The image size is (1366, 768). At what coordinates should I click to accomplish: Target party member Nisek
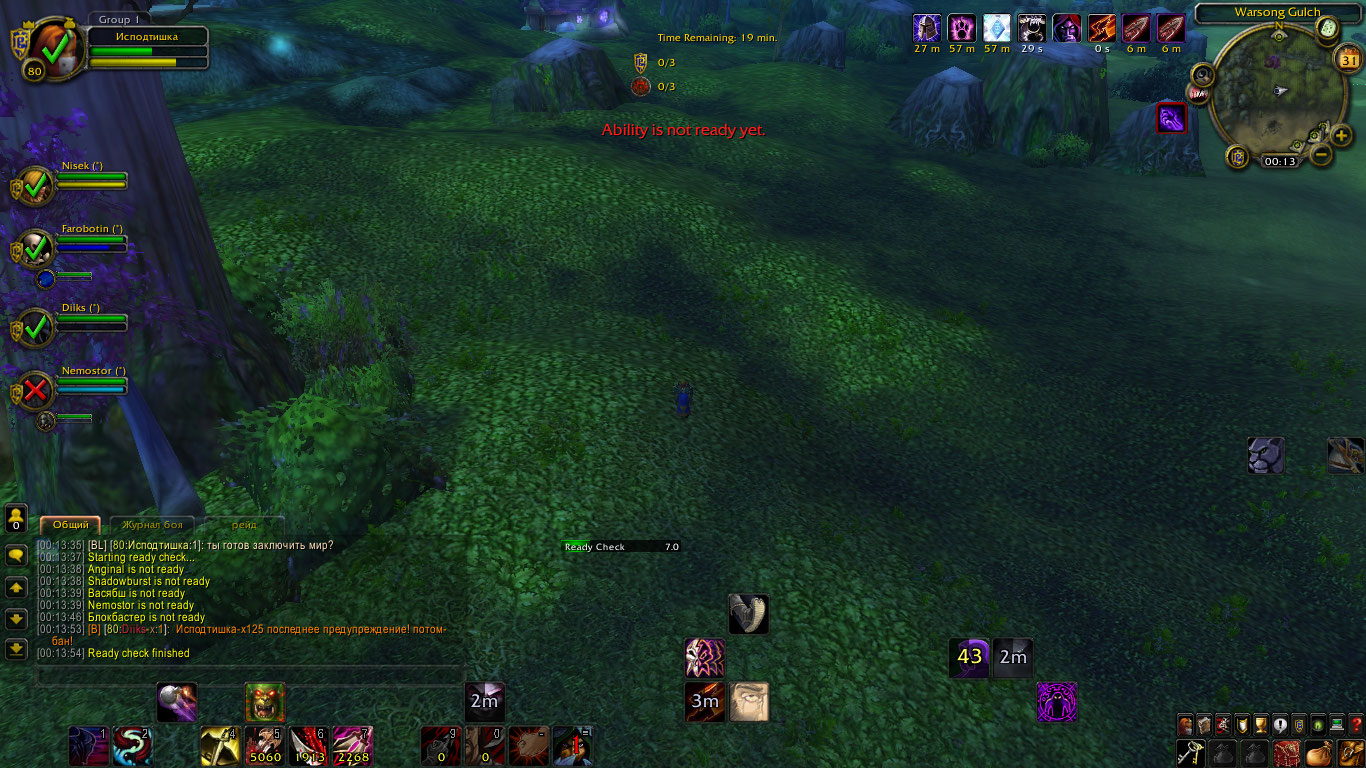[x=37, y=185]
